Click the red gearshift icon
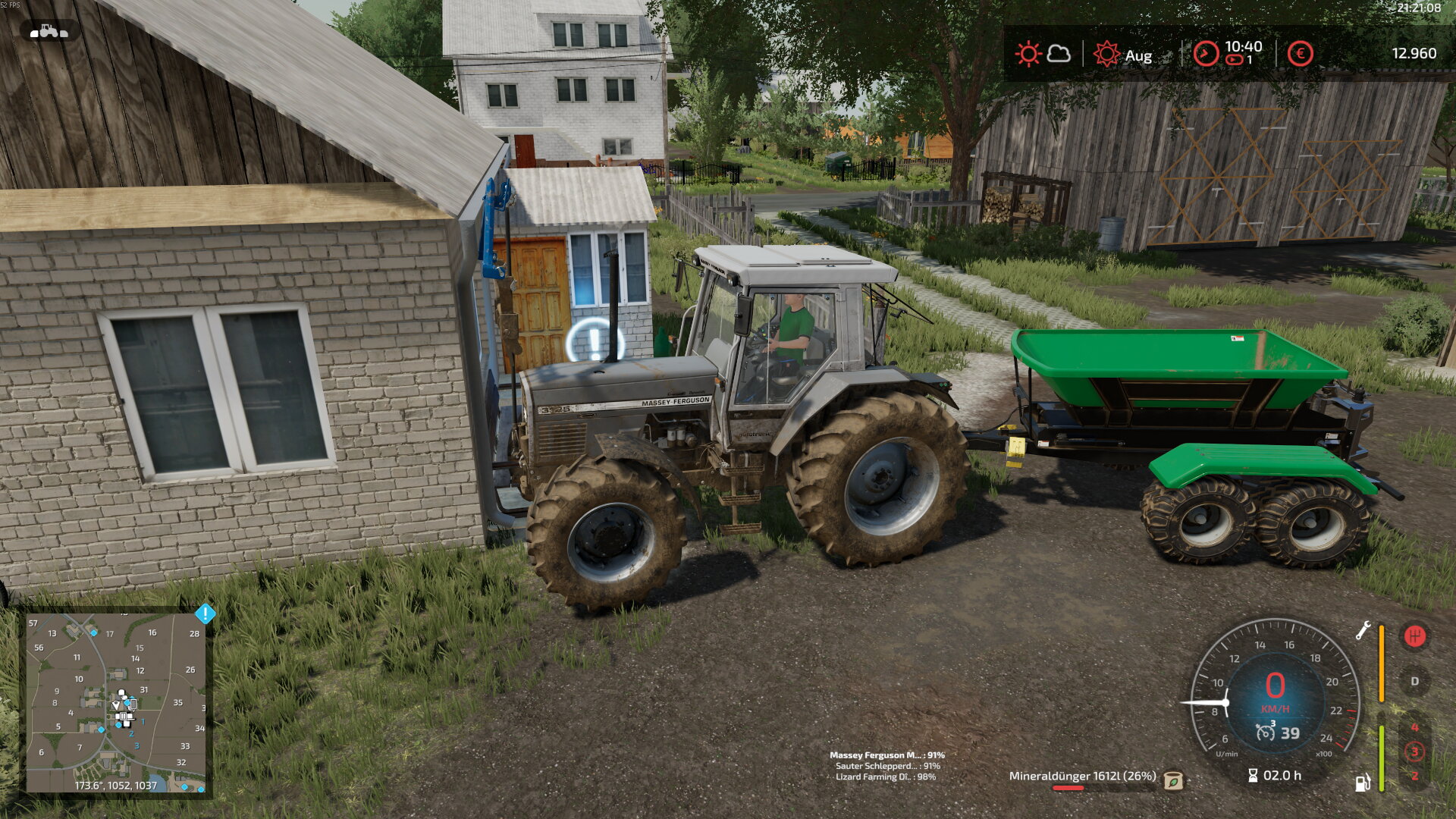This screenshot has width=1456, height=819. coord(1414,636)
